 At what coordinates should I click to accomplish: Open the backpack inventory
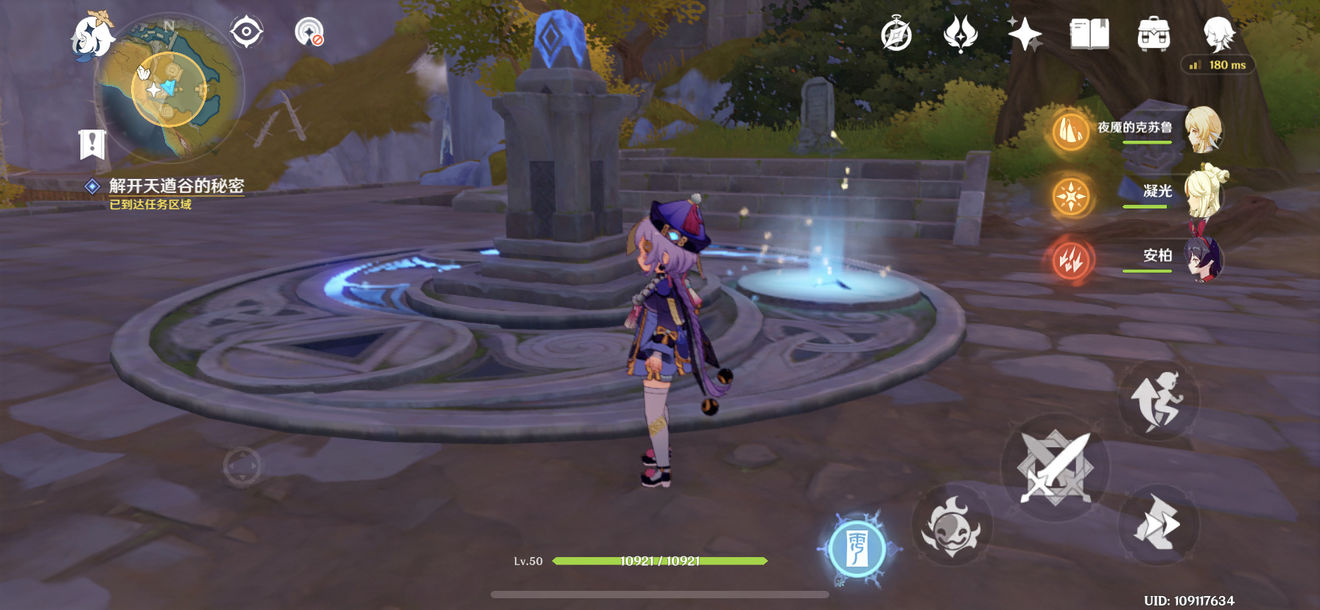tap(1154, 34)
